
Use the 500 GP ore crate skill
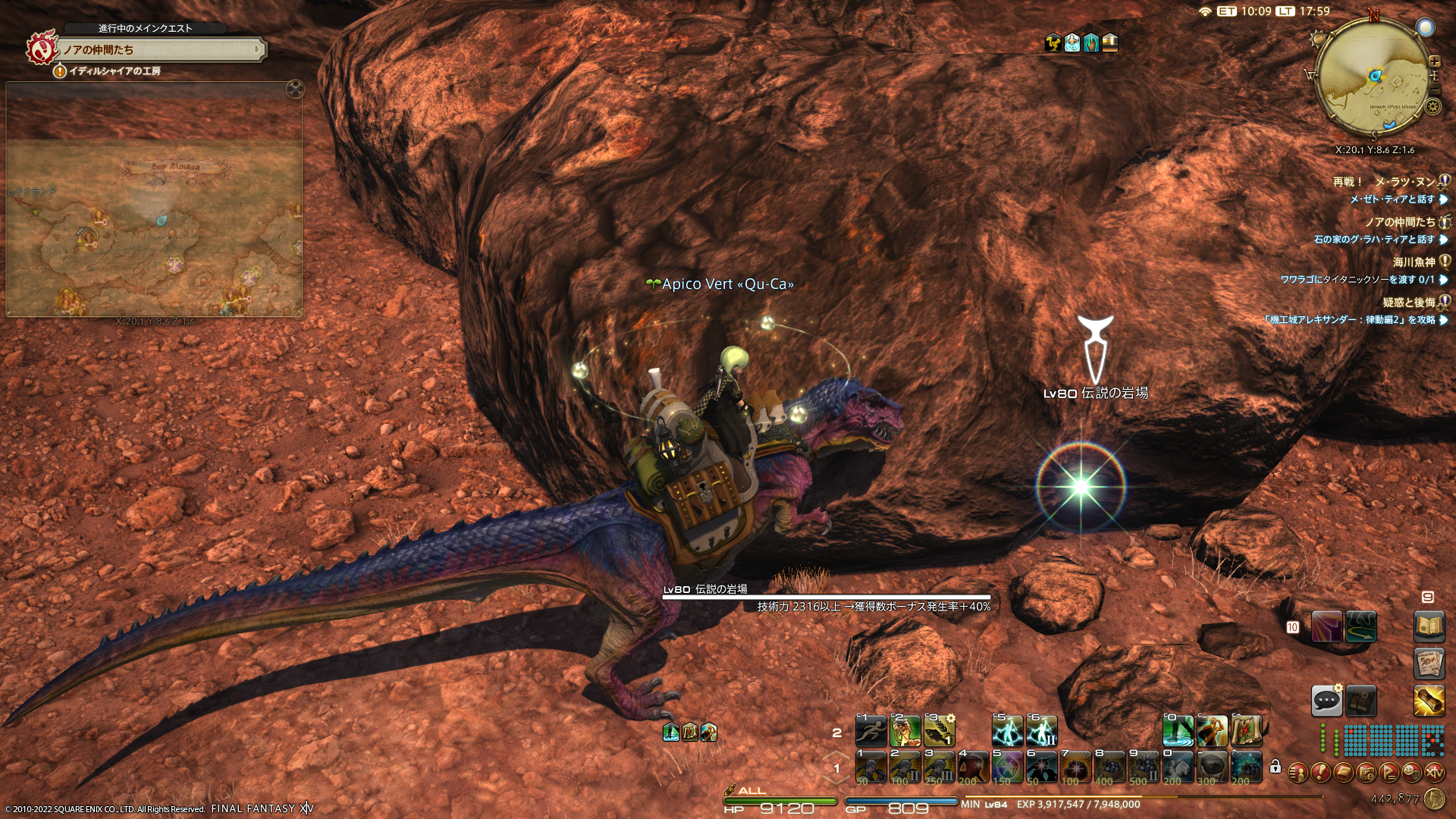[x=1144, y=768]
